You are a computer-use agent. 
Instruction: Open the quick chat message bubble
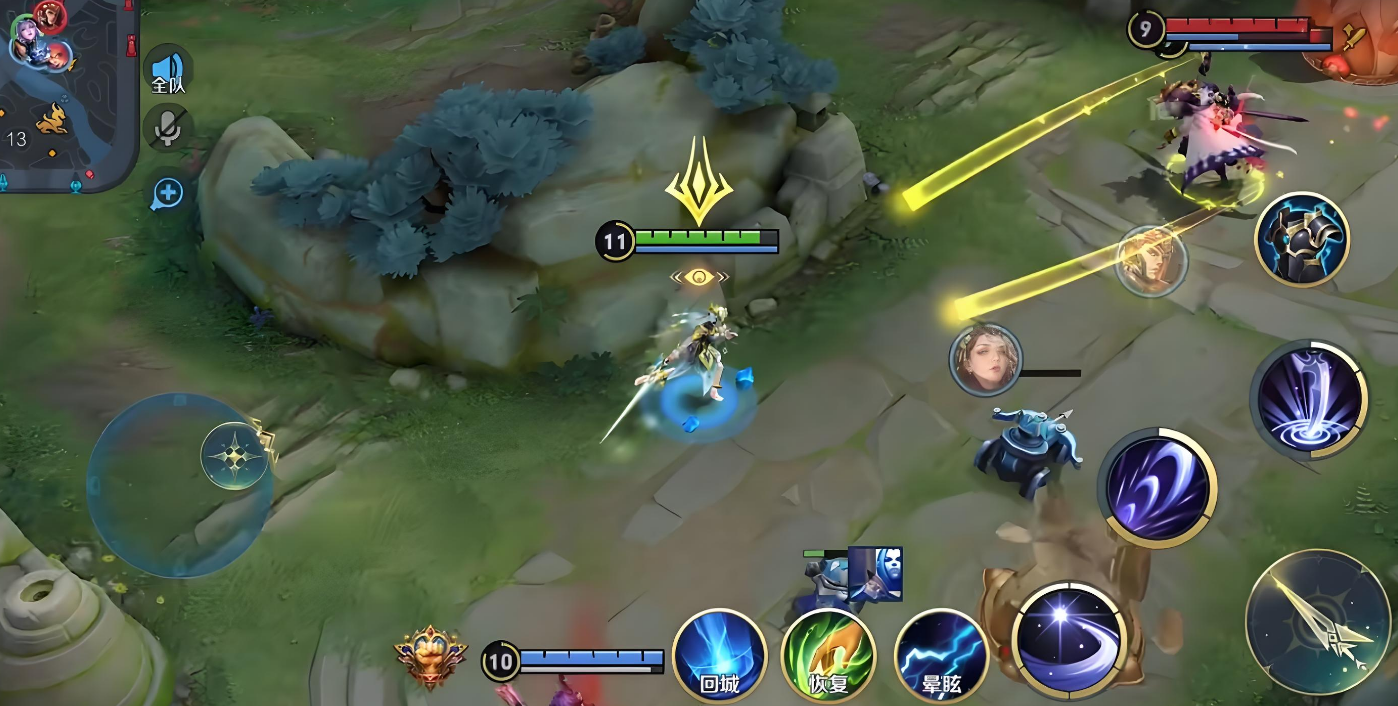(167, 193)
